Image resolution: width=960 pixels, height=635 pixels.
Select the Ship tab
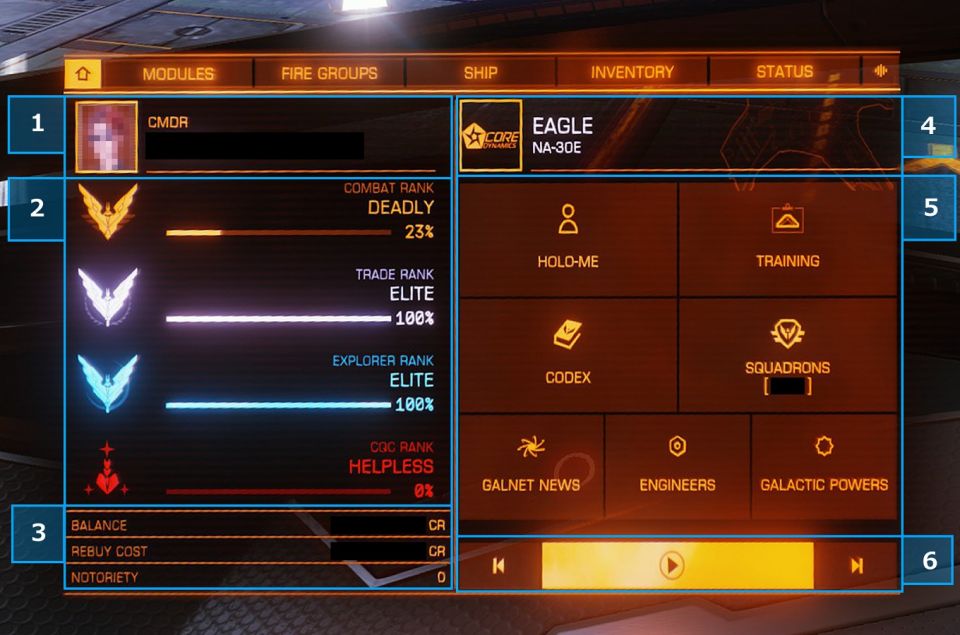coord(480,73)
